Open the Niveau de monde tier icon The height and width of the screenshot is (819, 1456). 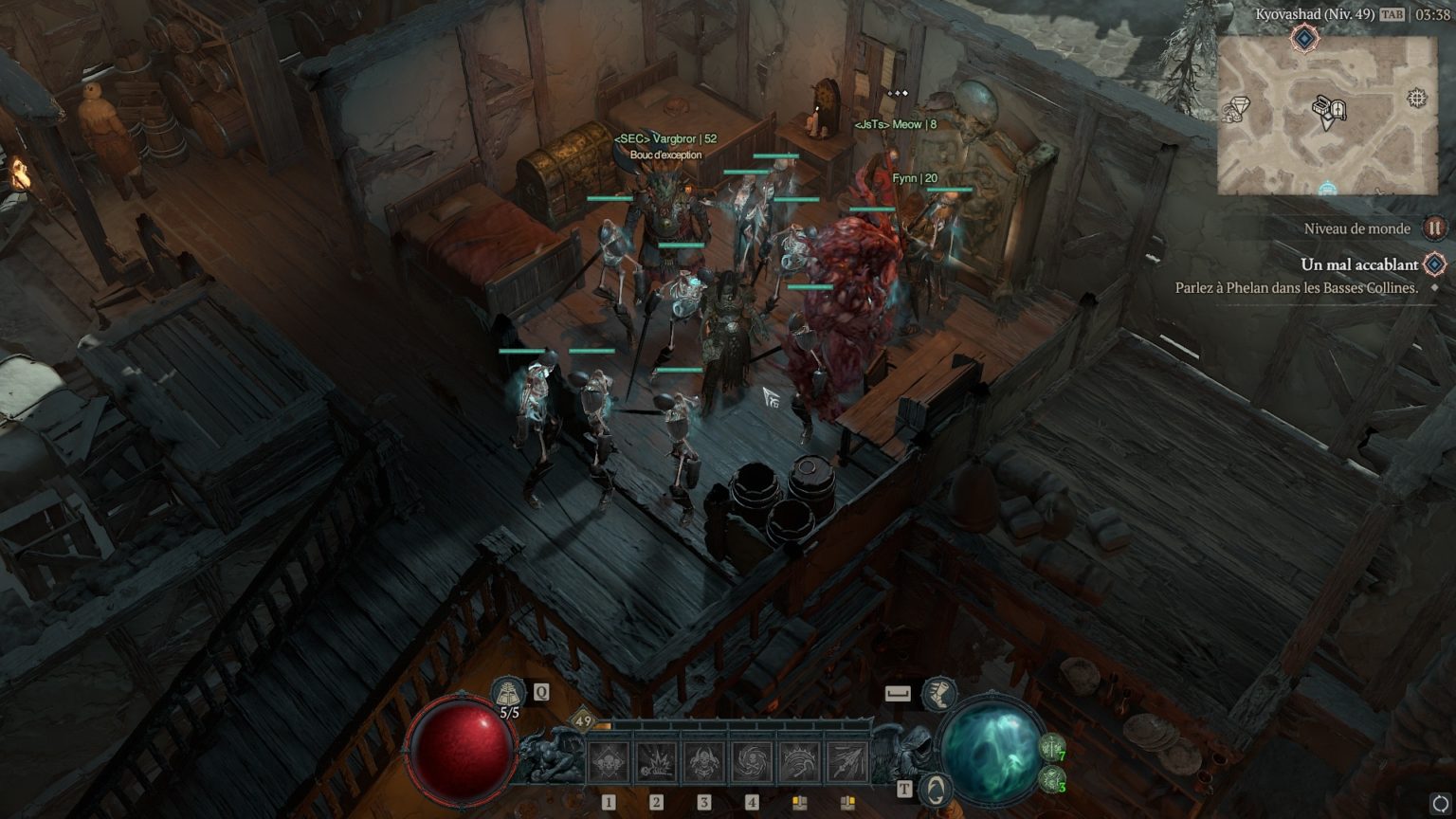[x=1434, y=228]
